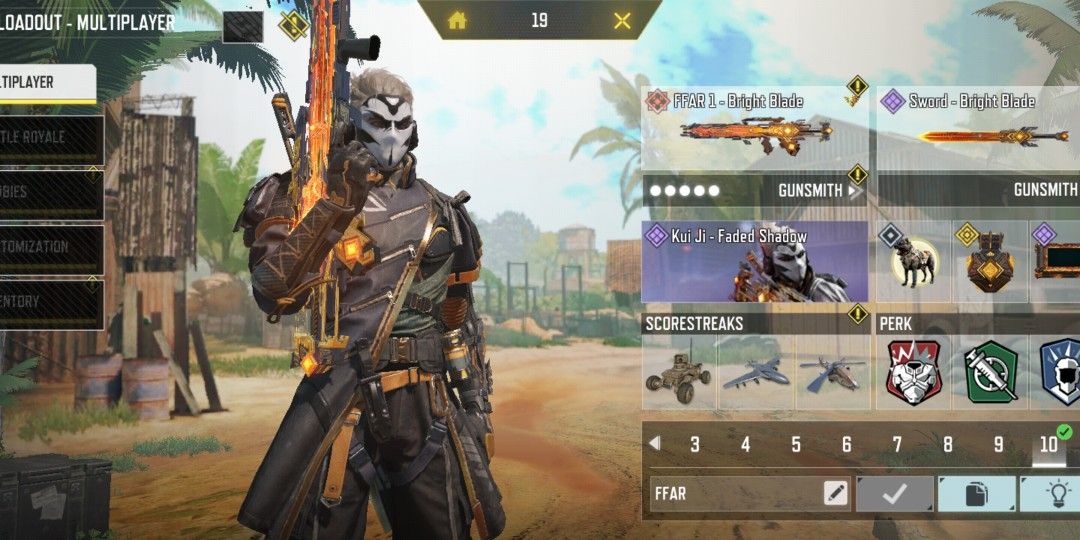Return to lobby using the home icon
Screen dimensions: 1080x540
(x=457, y=20)
